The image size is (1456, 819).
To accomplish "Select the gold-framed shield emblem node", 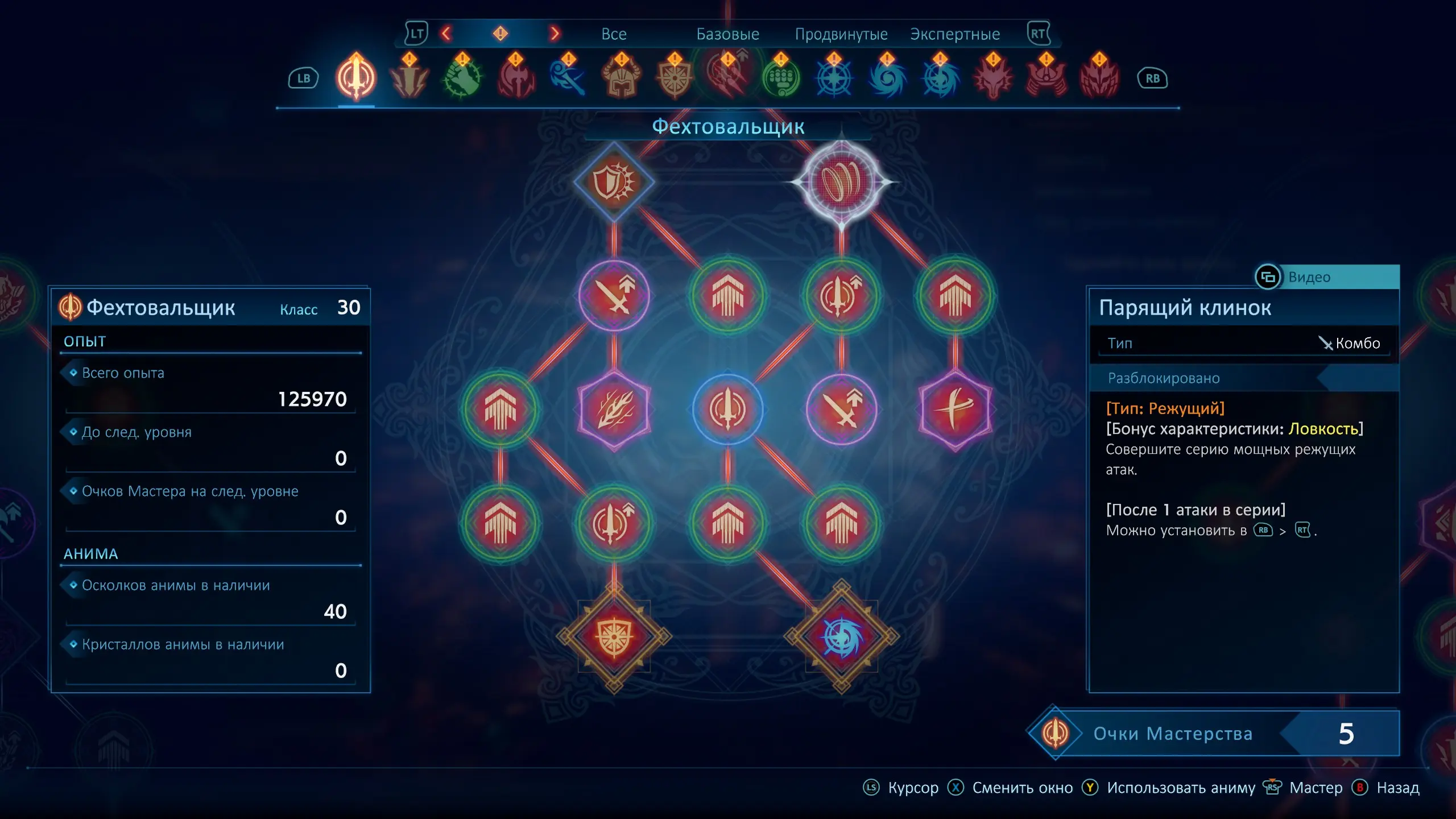I will [614, 636].
